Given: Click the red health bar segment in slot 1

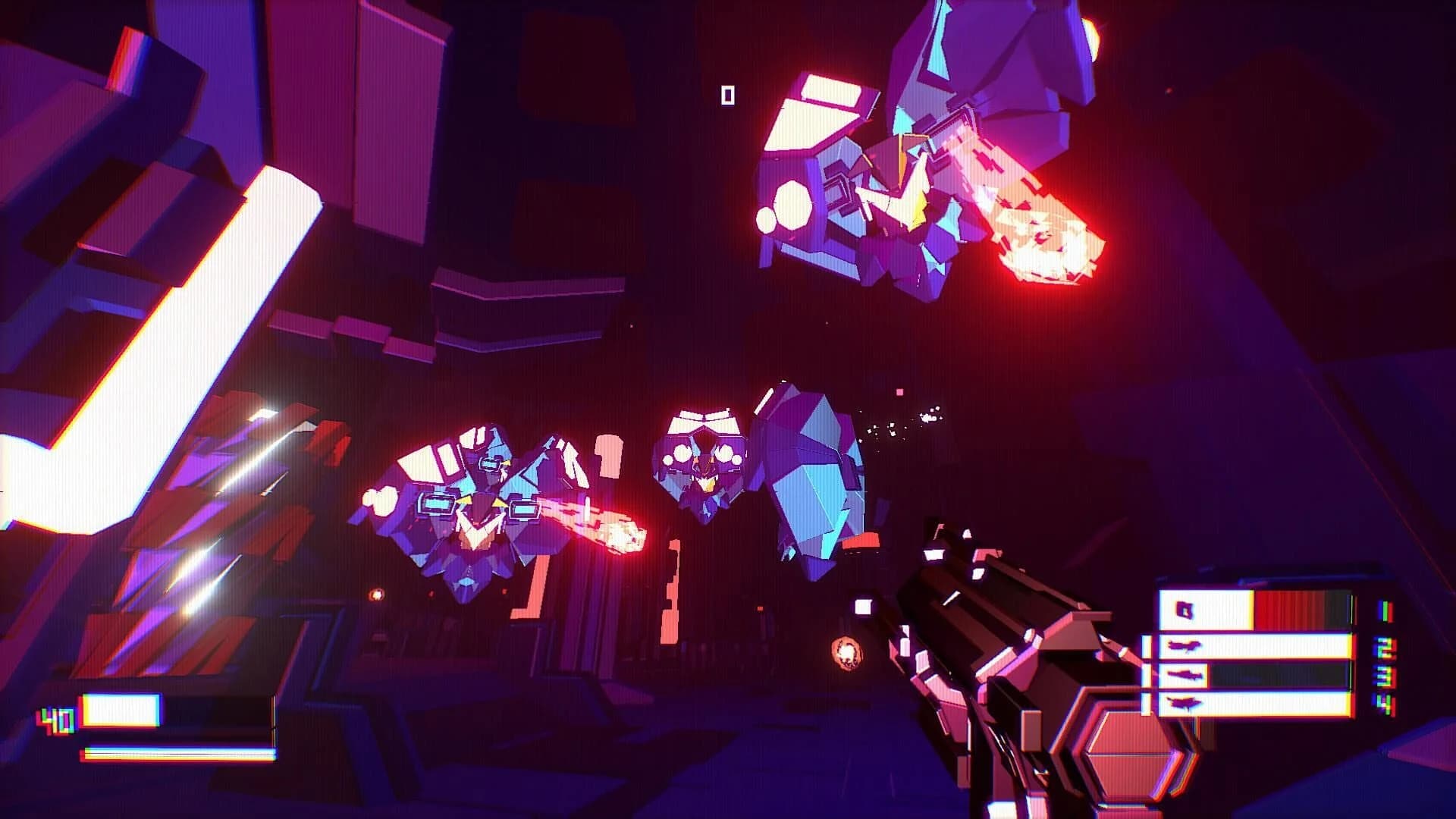Looking at the screenshot, I should coord(1289,607).
